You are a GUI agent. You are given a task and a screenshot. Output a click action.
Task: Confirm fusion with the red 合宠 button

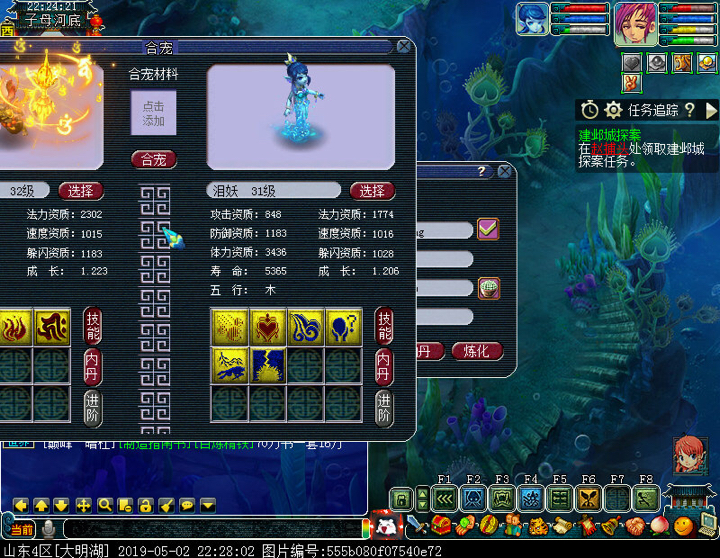(153, 159)
